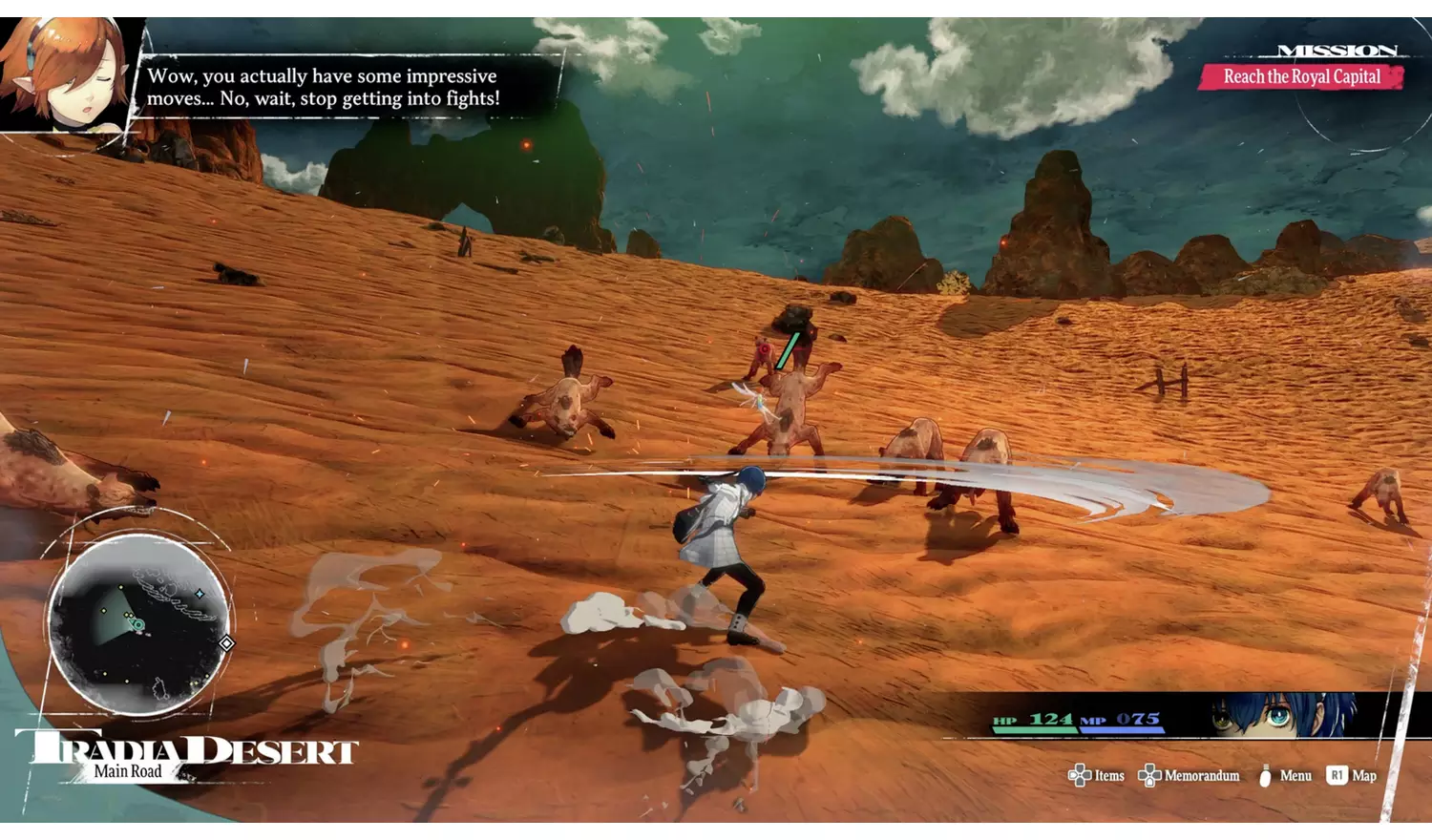Select the 'Reach the Royal Capital' mission banner
This screenshot has width=1432, height=840.
1303,76
